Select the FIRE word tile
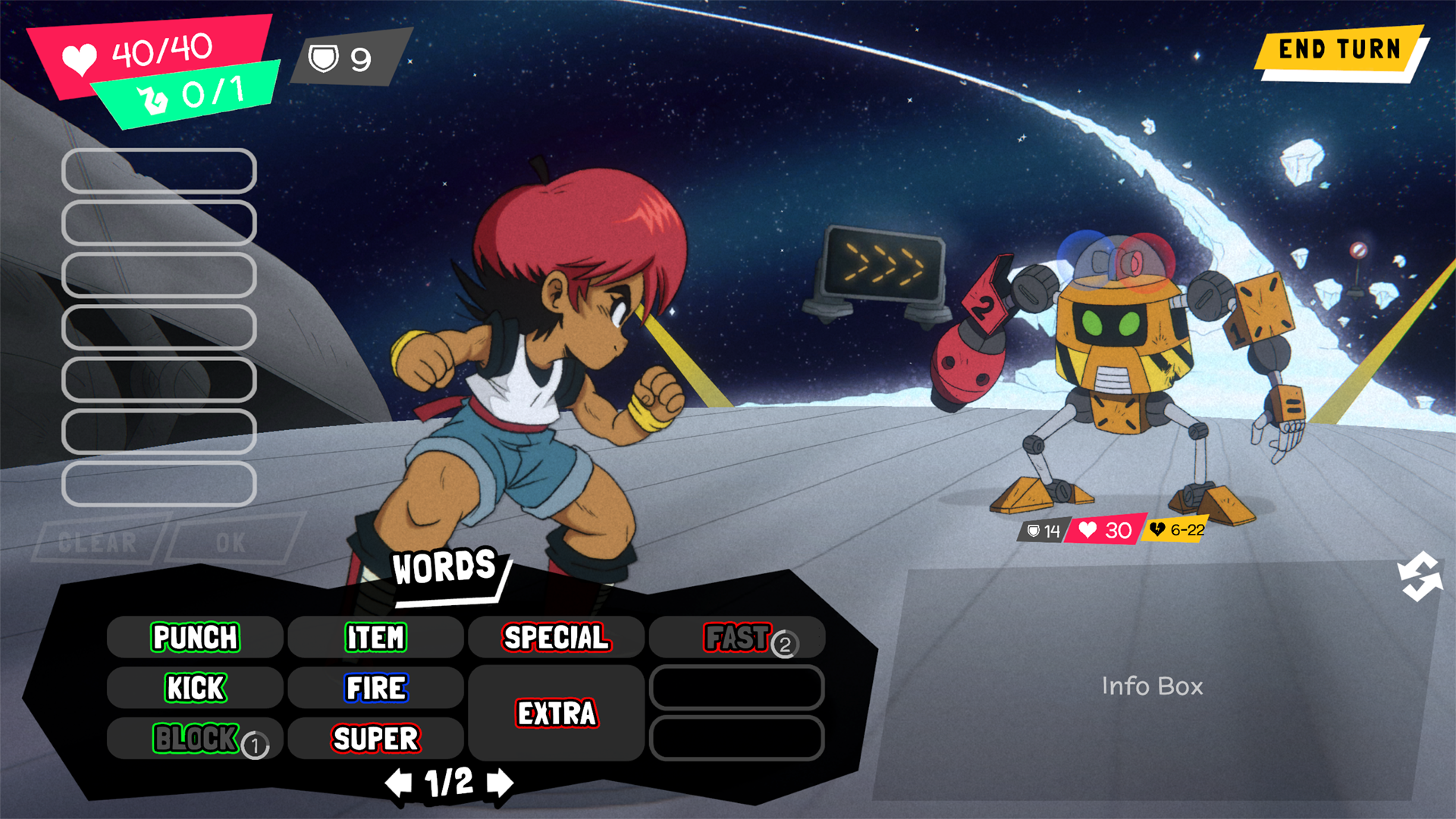This screenshot has width=1456, height=819. click(x=376, y=689)
